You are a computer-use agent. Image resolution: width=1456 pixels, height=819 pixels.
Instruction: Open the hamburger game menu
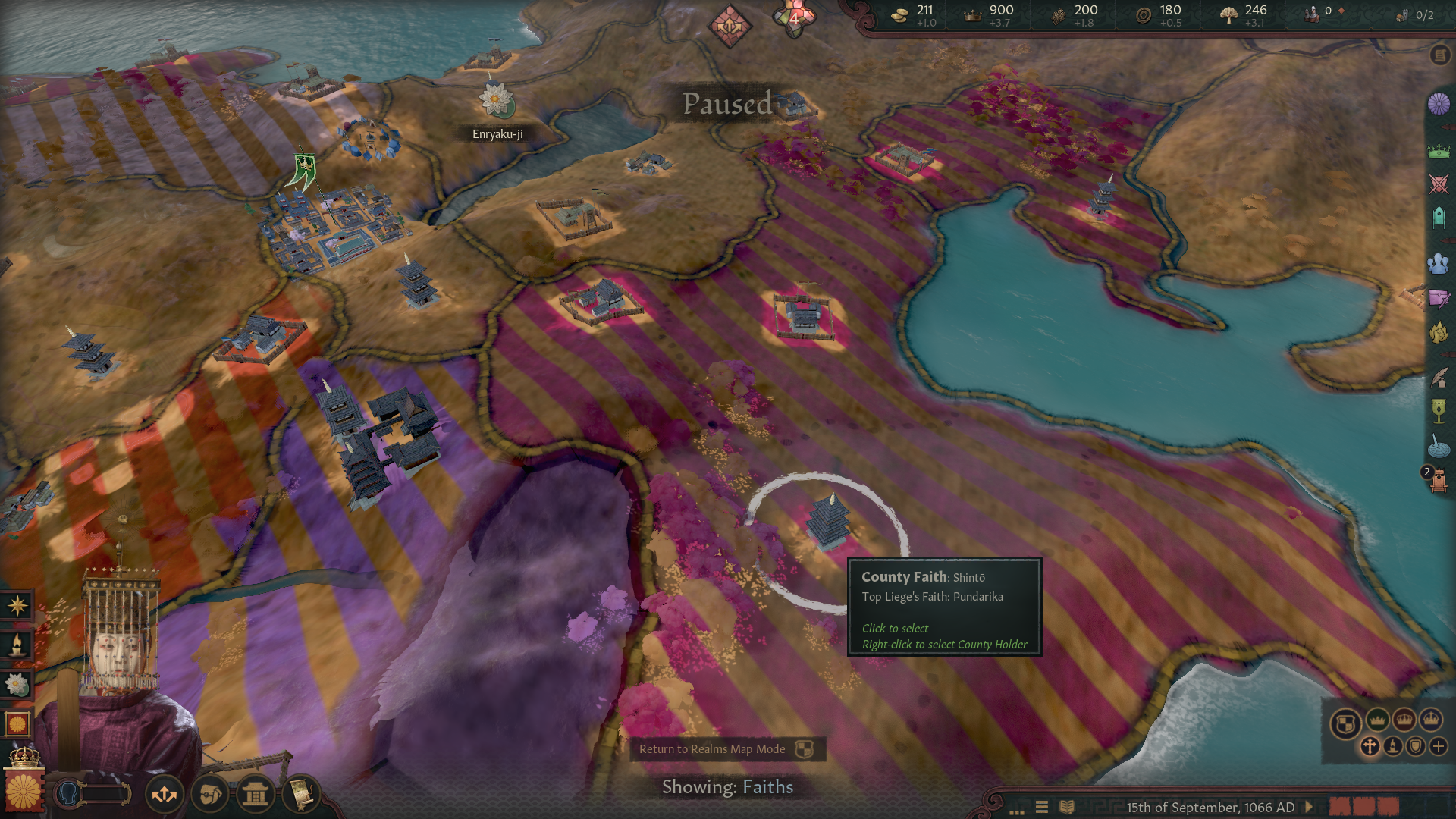tap(1041, 807)
